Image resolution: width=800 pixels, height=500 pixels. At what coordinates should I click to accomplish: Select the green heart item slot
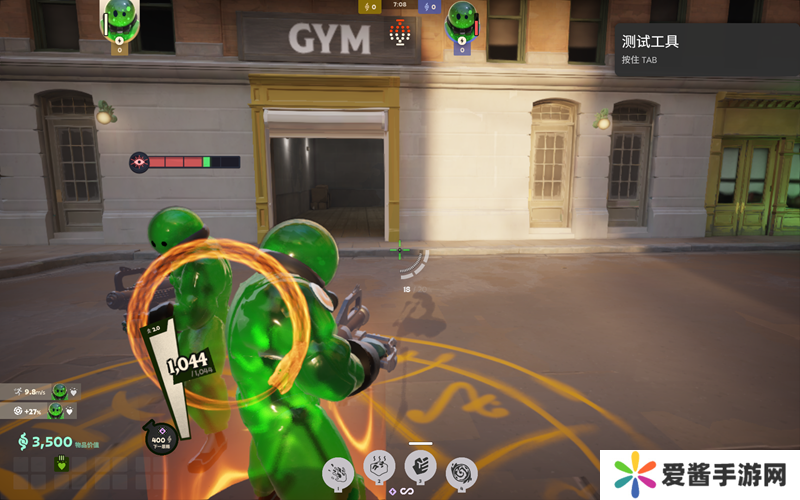point(60,463)
